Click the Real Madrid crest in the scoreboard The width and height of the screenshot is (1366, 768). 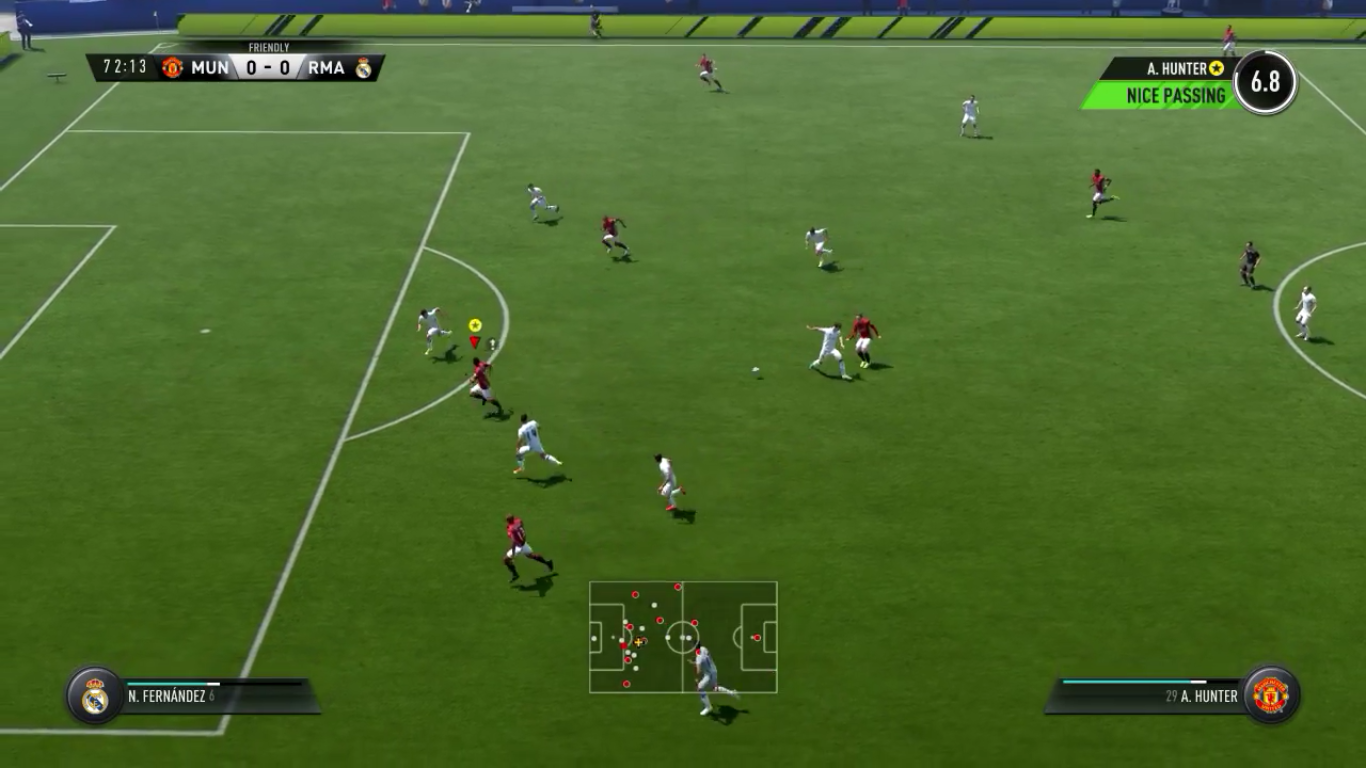click(x=363, y=68)
